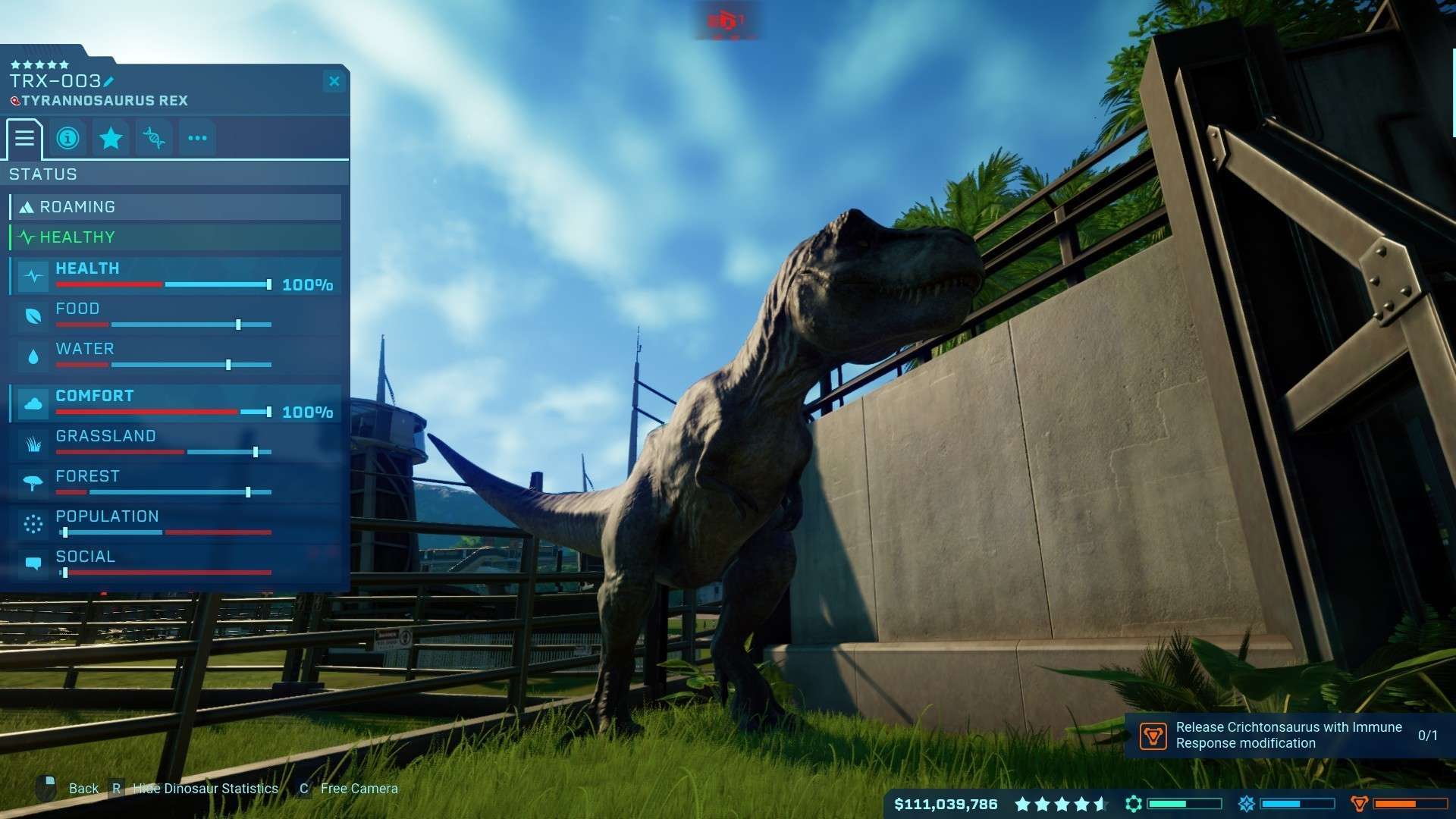This screenshot has height=819, width=1456.
Task: Select the Healthy status row
Action: (x=175, y=237)
